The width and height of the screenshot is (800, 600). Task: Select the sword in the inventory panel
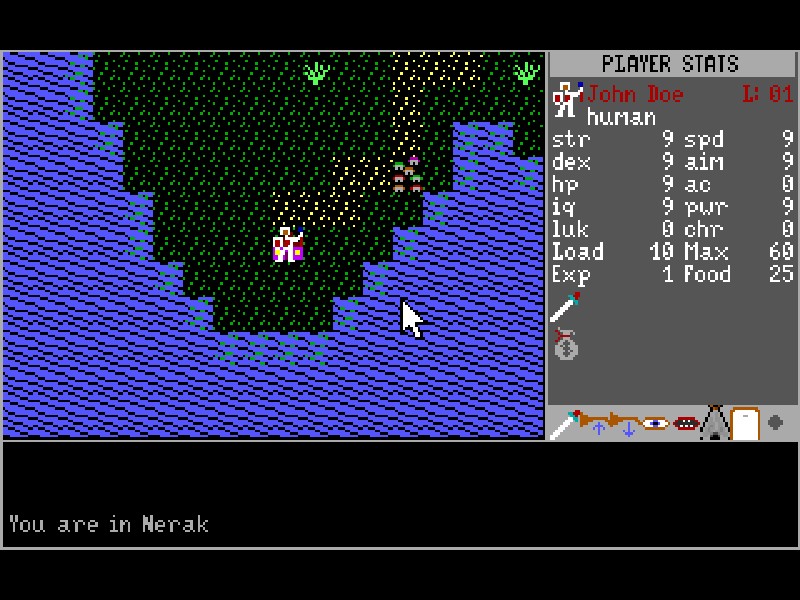(x=565, y=307)
